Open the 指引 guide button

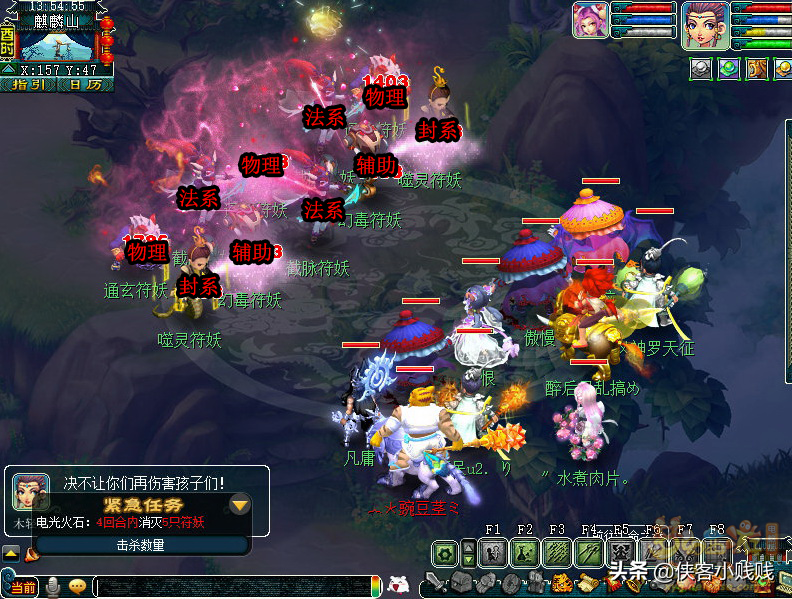point(27,85)
